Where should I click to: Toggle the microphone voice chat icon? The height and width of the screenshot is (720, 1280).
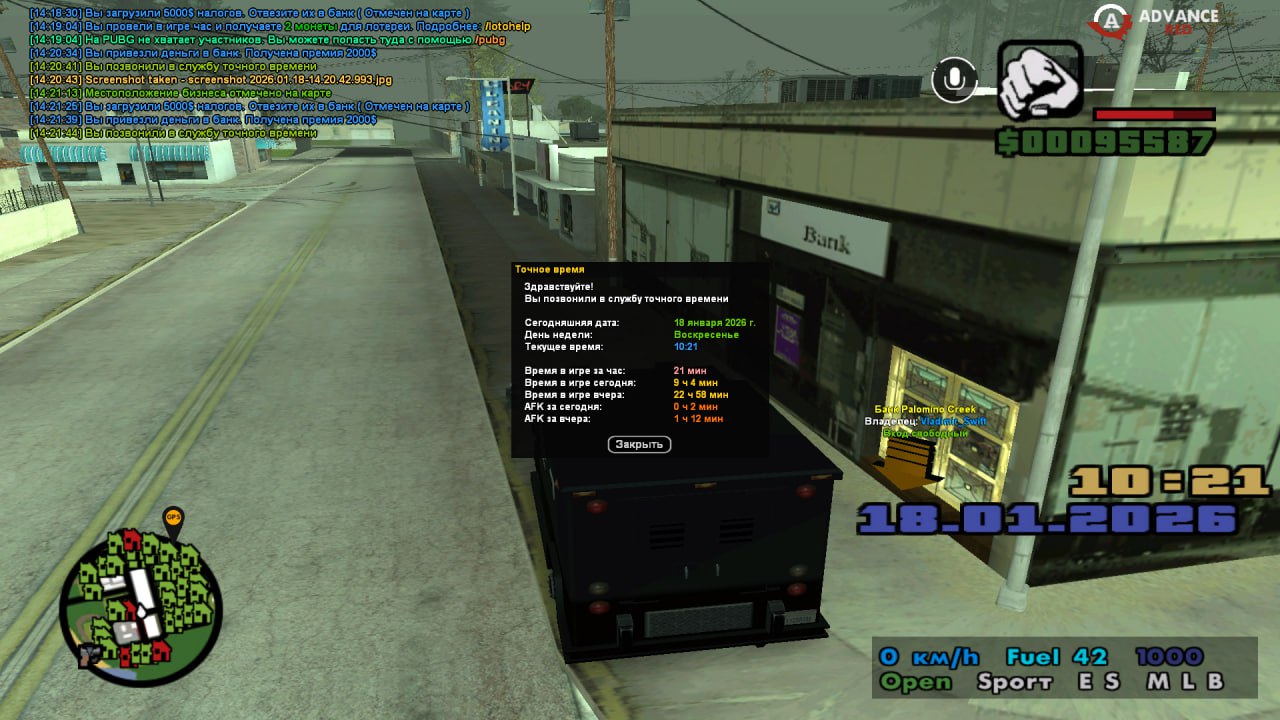[x=954, y=80]
